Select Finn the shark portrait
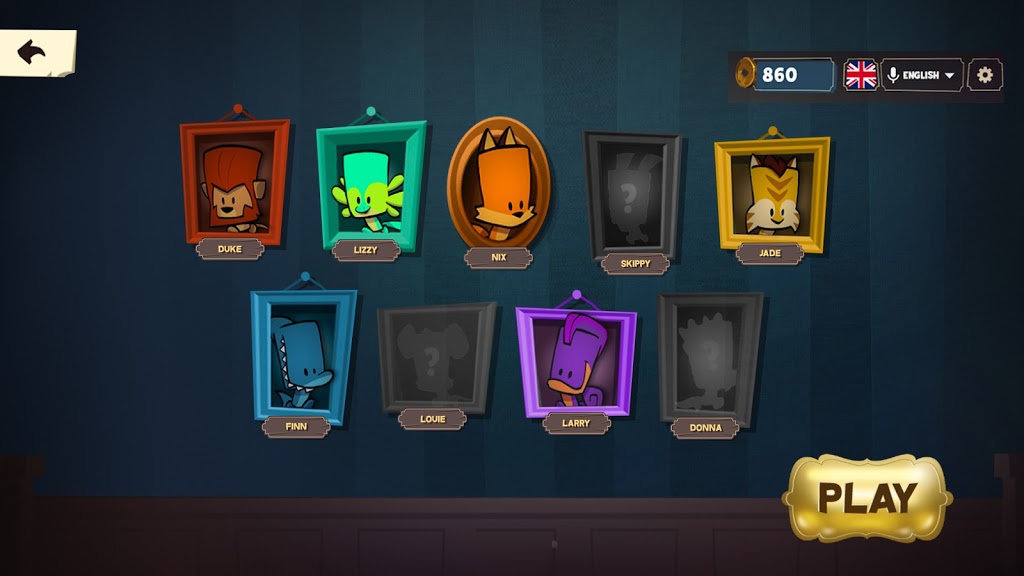1024x576 pixels. tap(302, 355)
